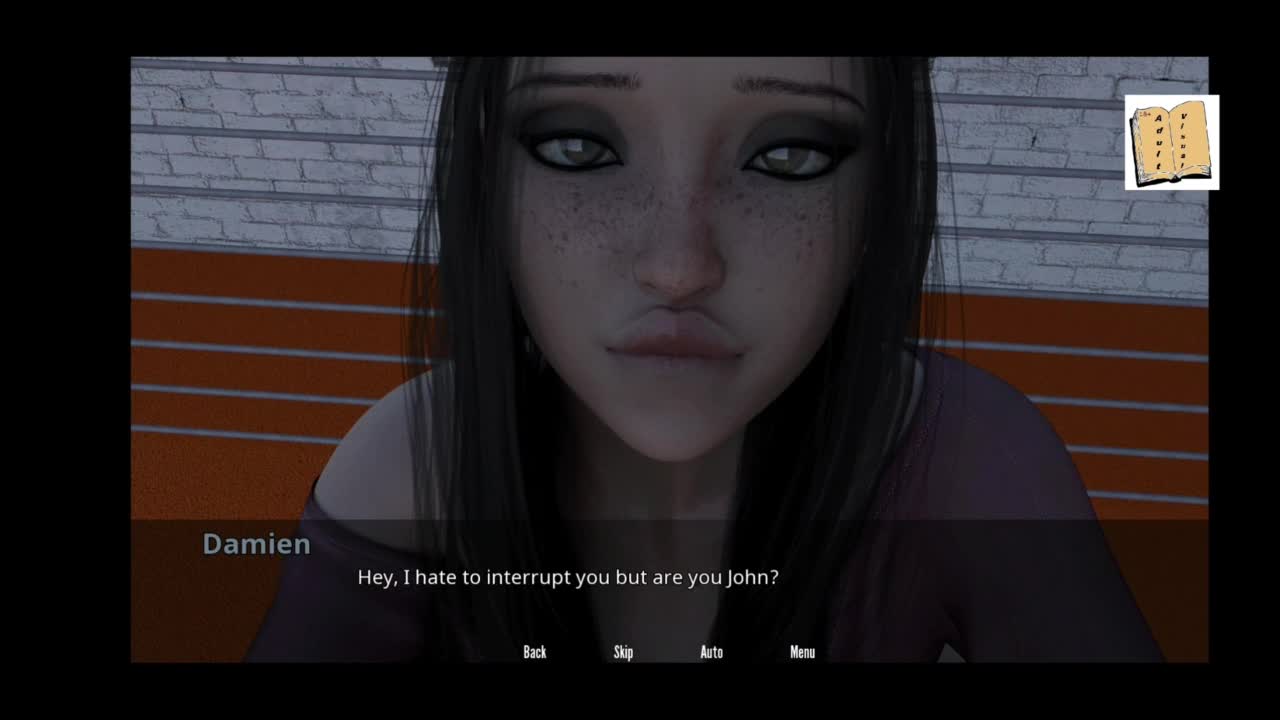This screenshot has width=1280, height=720.
Task: Open the game Menu
Action: click(802, 652)
